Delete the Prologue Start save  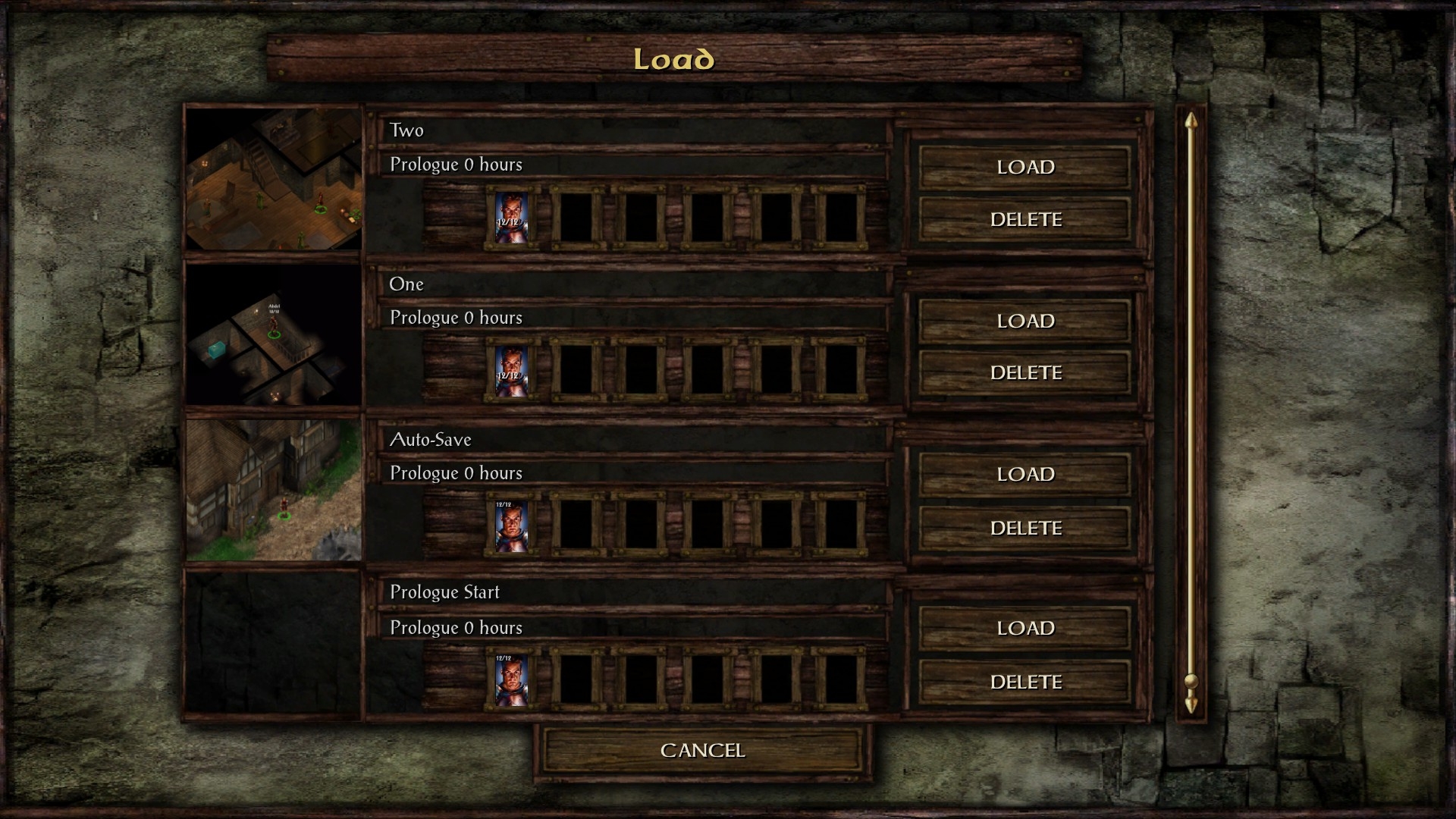pos(1025,682)
